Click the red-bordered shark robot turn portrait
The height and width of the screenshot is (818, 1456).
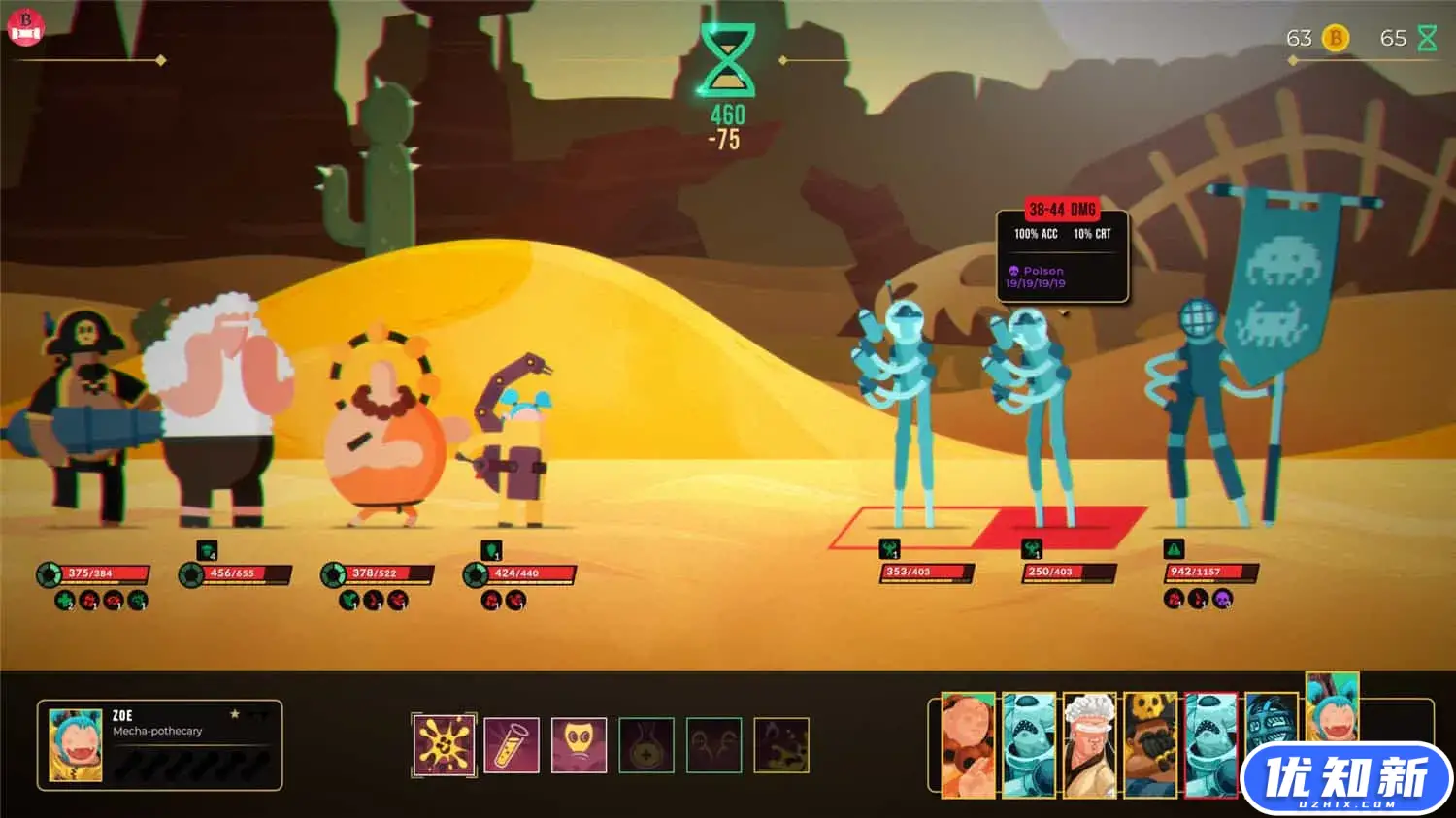(1210, 743)
